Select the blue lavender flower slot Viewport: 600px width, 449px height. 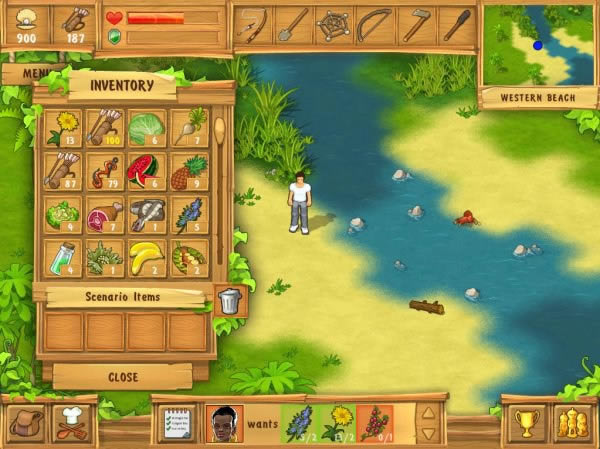click(x=189, y=213)
